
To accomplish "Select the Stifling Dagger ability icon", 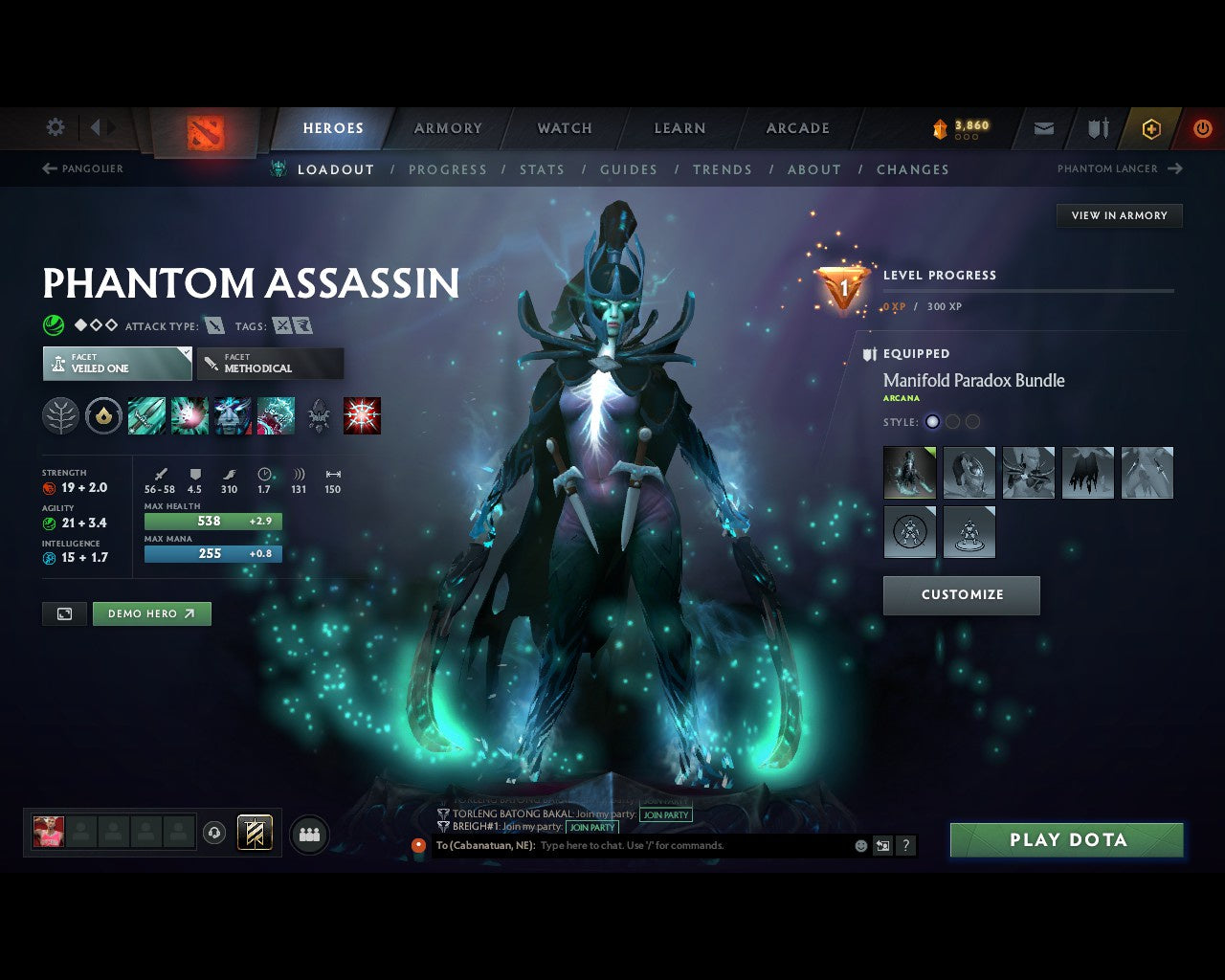I will tap(146, 415).
